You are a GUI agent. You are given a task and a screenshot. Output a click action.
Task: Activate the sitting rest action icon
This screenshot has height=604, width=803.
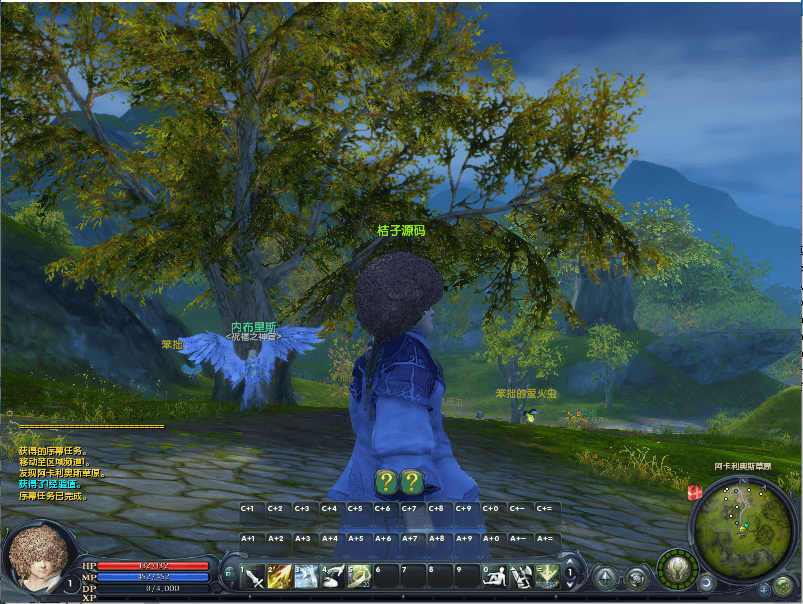point(494,577)
